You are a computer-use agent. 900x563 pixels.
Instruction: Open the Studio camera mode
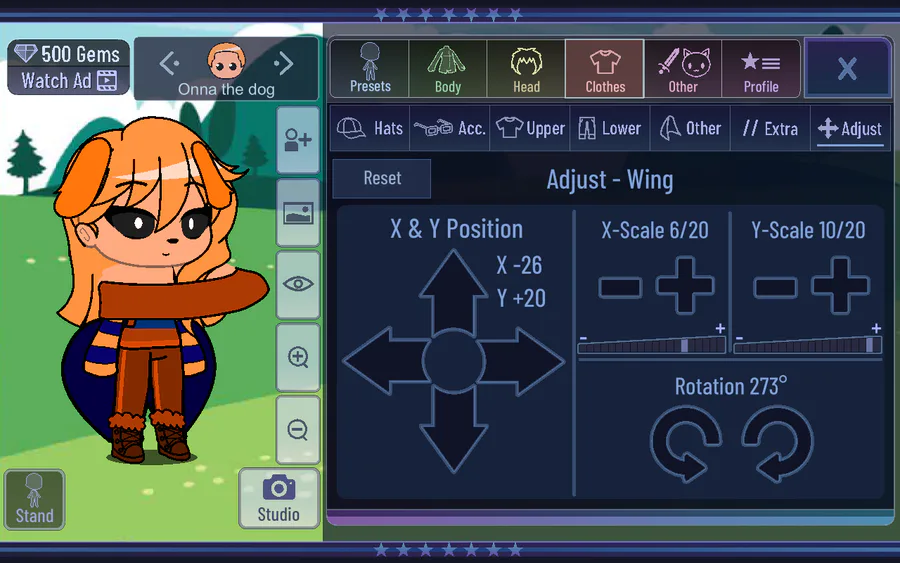[x=279, y=498]
